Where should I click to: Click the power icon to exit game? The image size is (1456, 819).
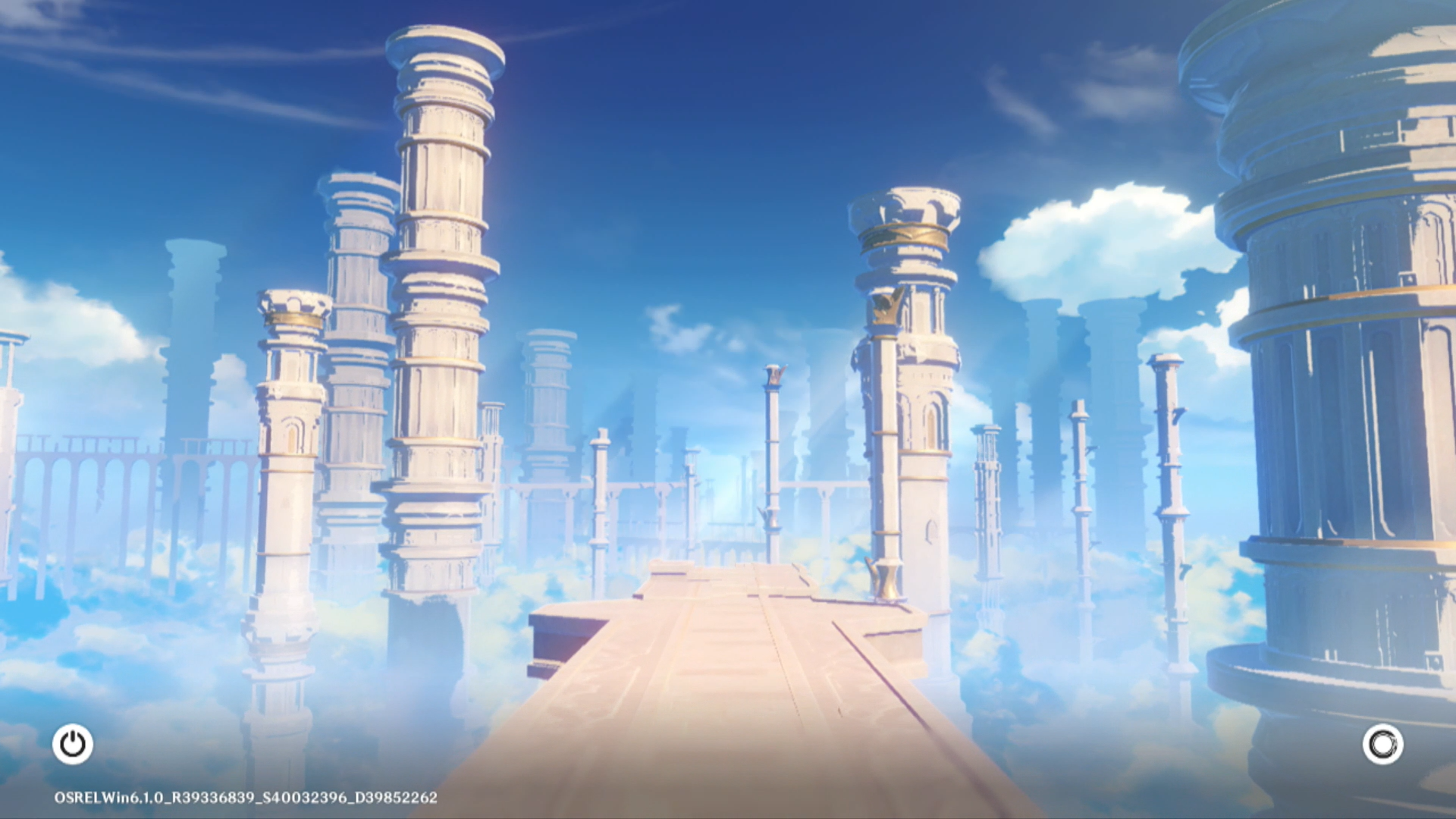point(73,744)
